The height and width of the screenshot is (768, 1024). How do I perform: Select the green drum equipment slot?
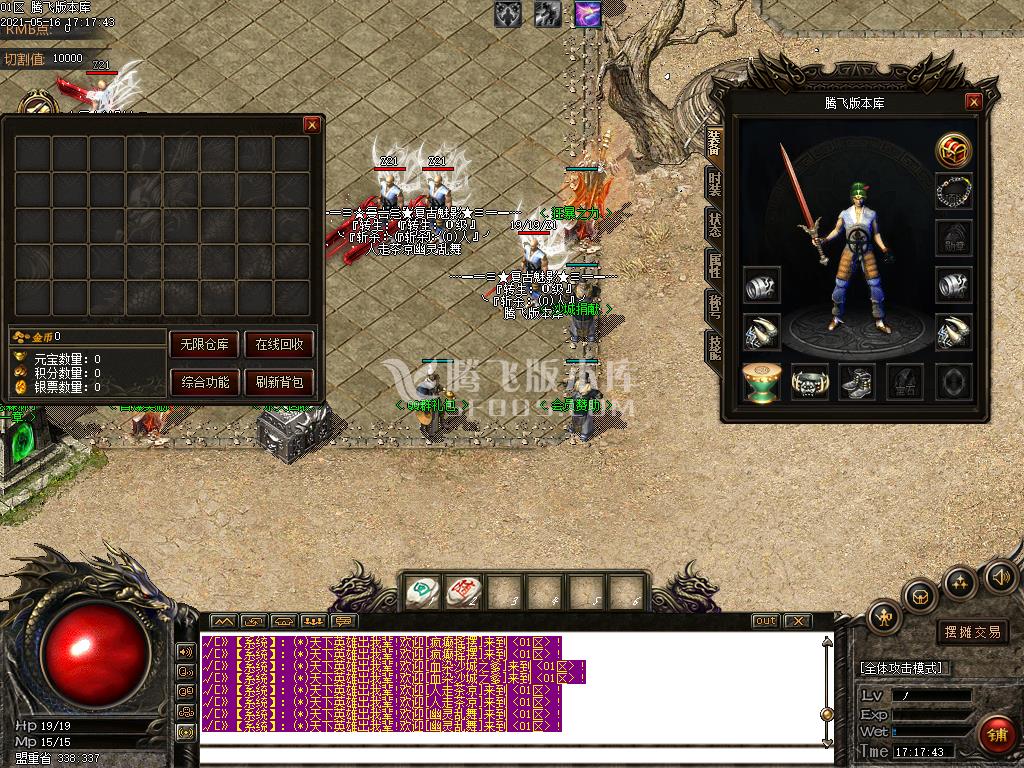[761, 382]
